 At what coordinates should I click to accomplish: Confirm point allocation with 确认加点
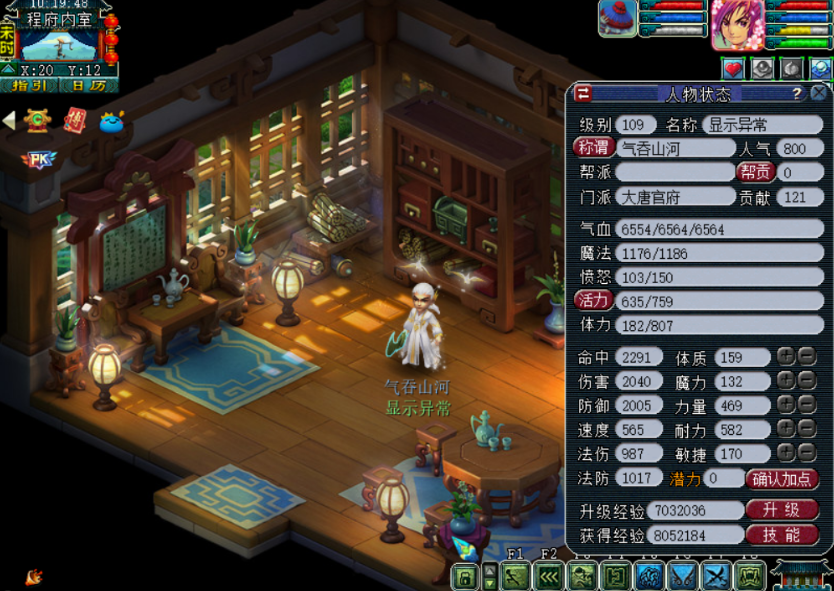(784, 479)
